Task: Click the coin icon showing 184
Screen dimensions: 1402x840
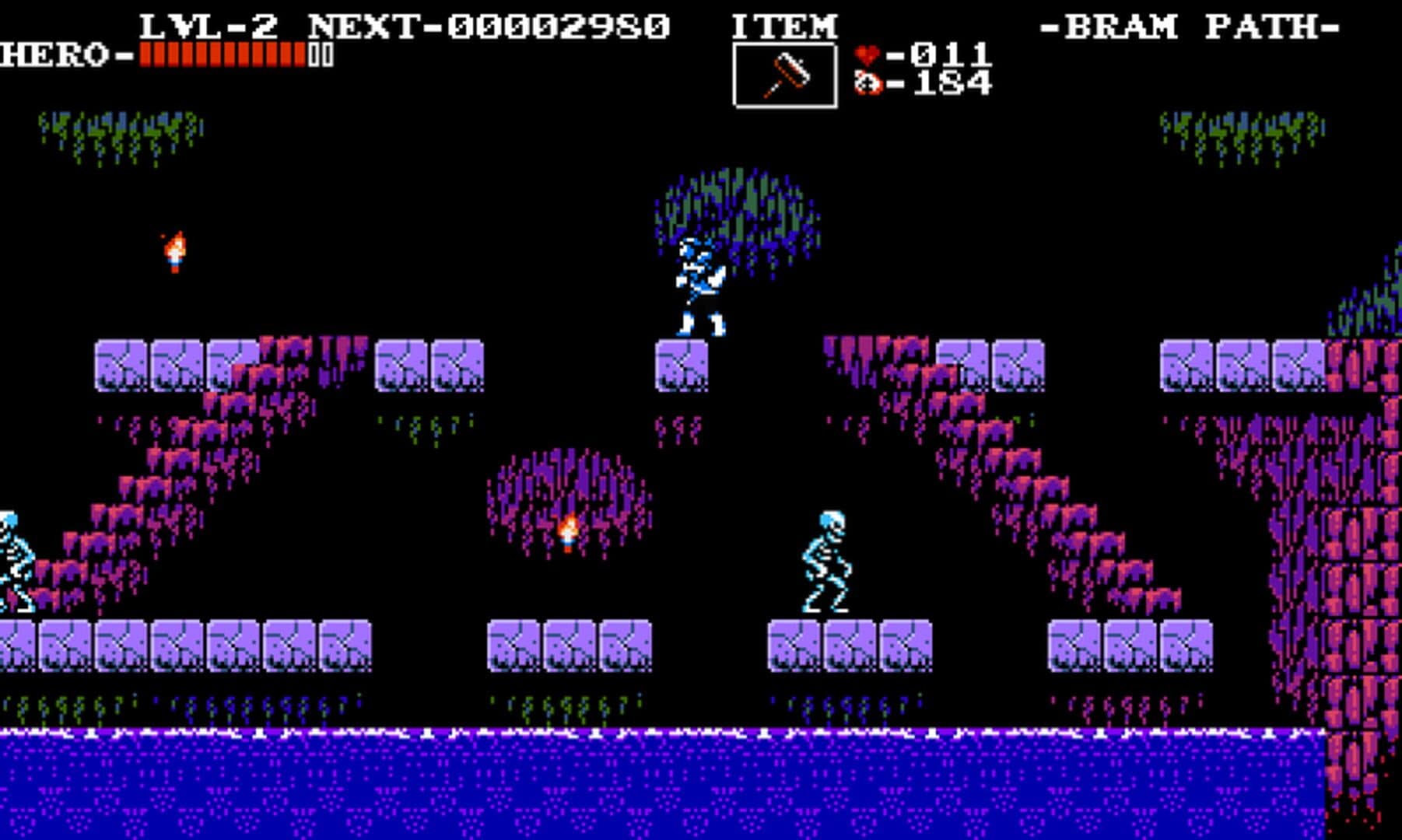Action: 870,84
